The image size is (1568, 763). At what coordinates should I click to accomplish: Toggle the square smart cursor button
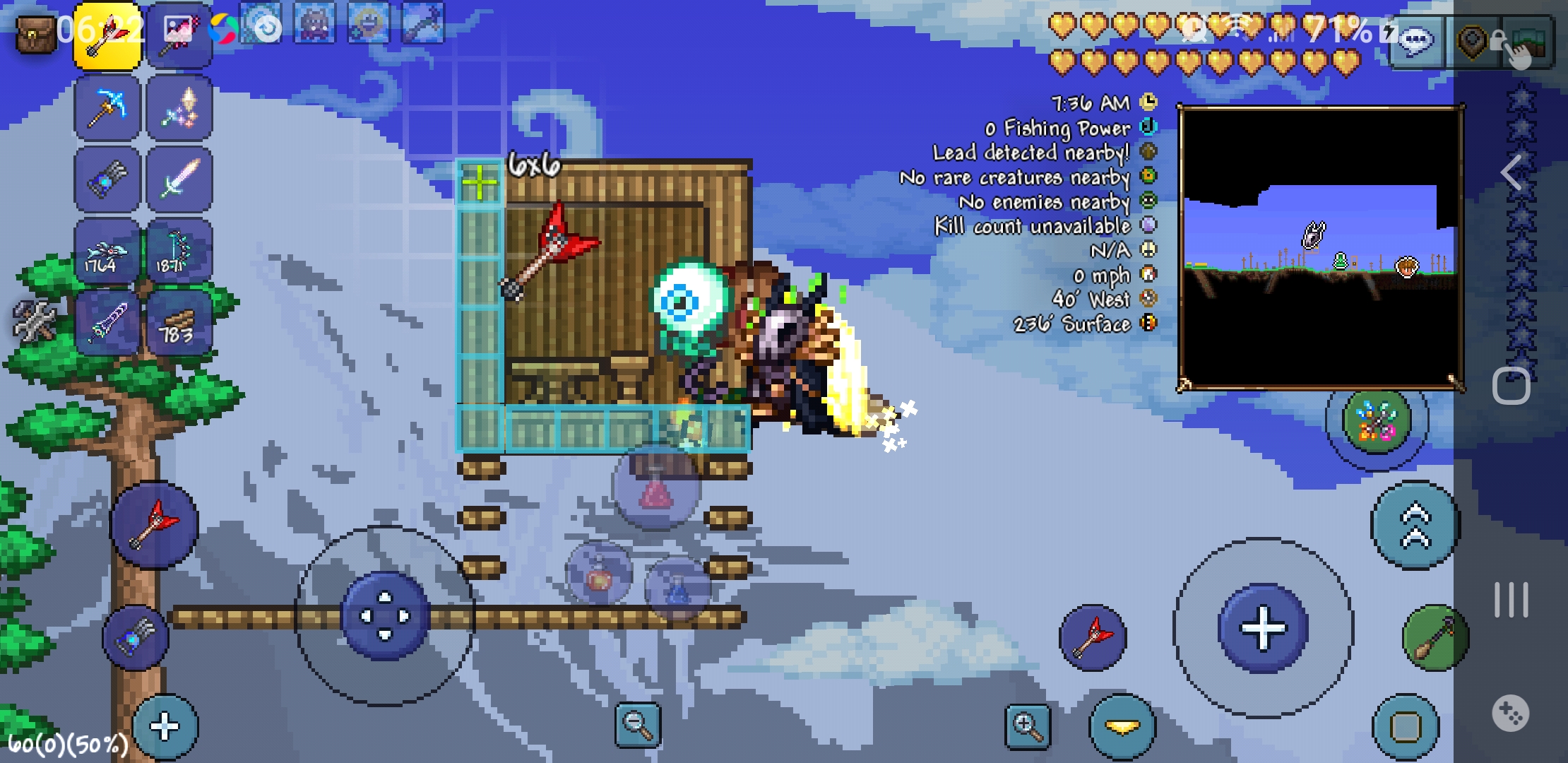[1405, 726]
